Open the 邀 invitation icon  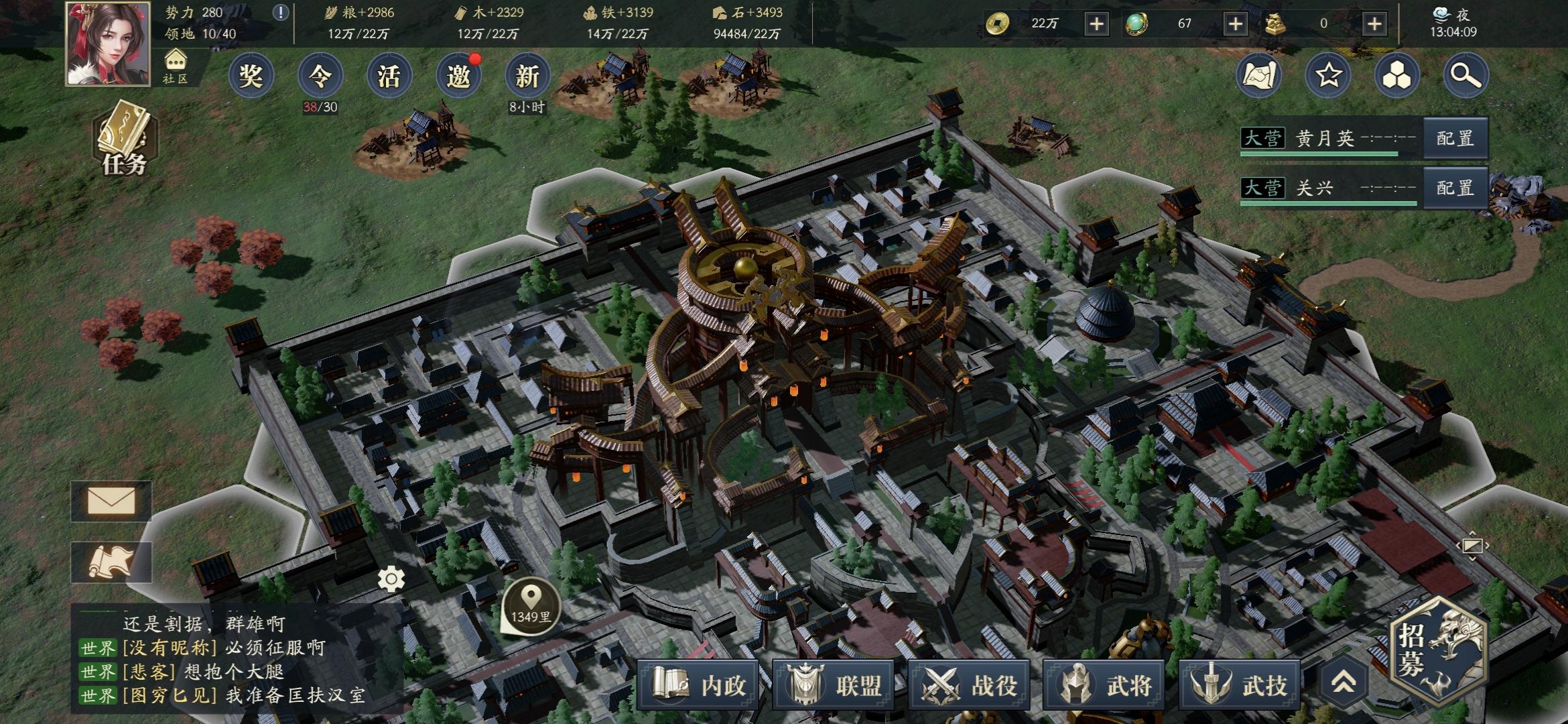[458, 76]
